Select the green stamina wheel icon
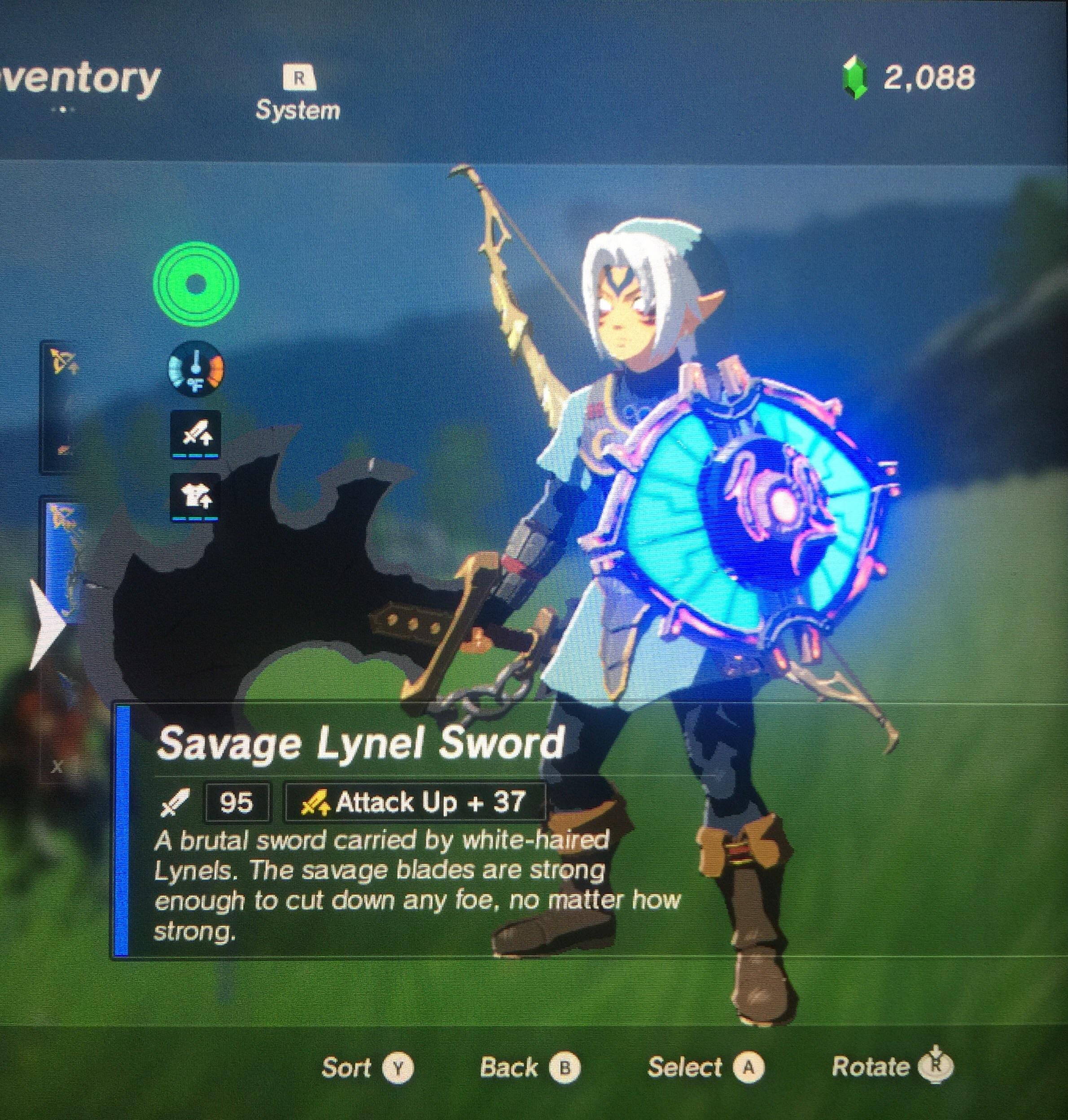Screen dimensions: 1068x1120 coord(195,286)
